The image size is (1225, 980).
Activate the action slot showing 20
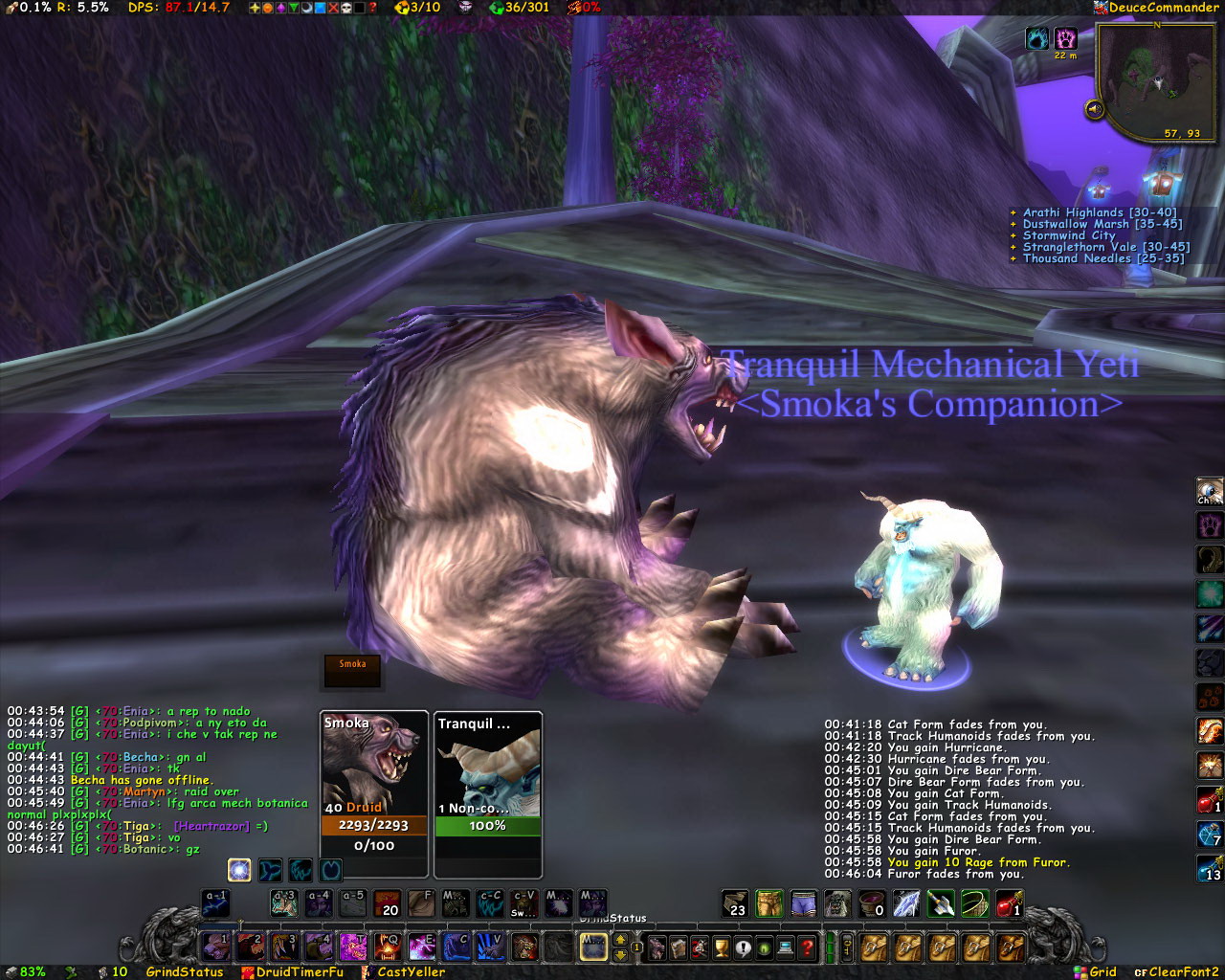point(387,903)
